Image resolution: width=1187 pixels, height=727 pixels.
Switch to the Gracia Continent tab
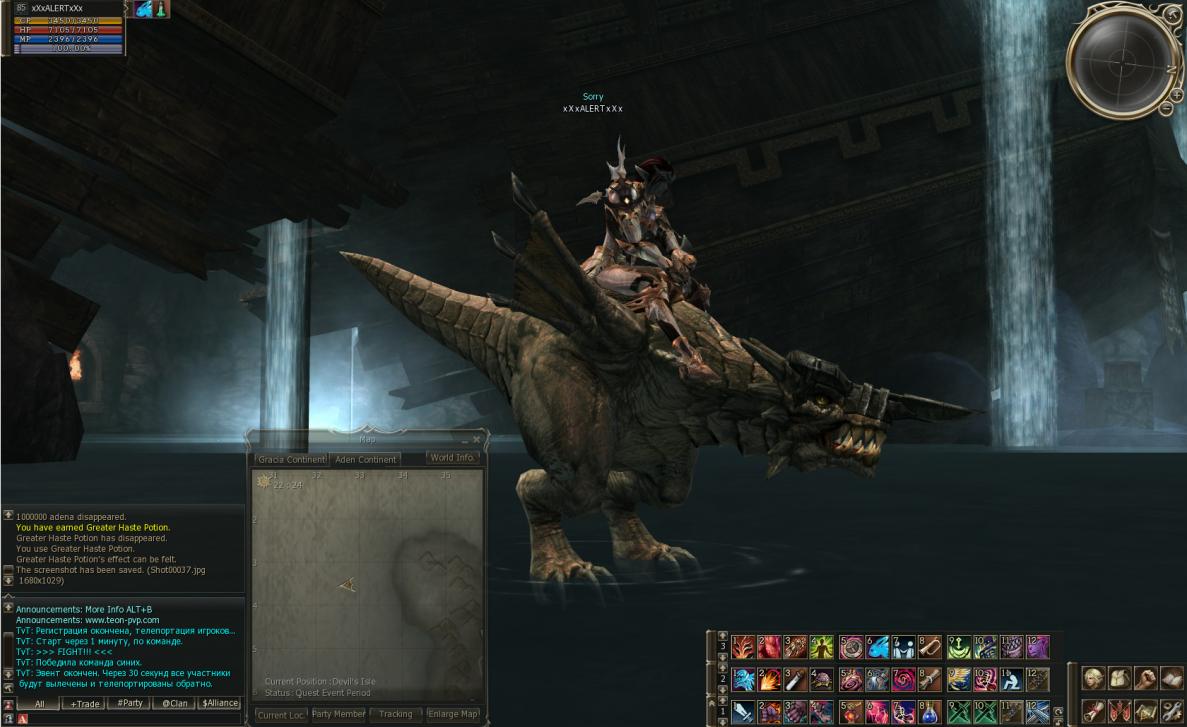(291, 459)
